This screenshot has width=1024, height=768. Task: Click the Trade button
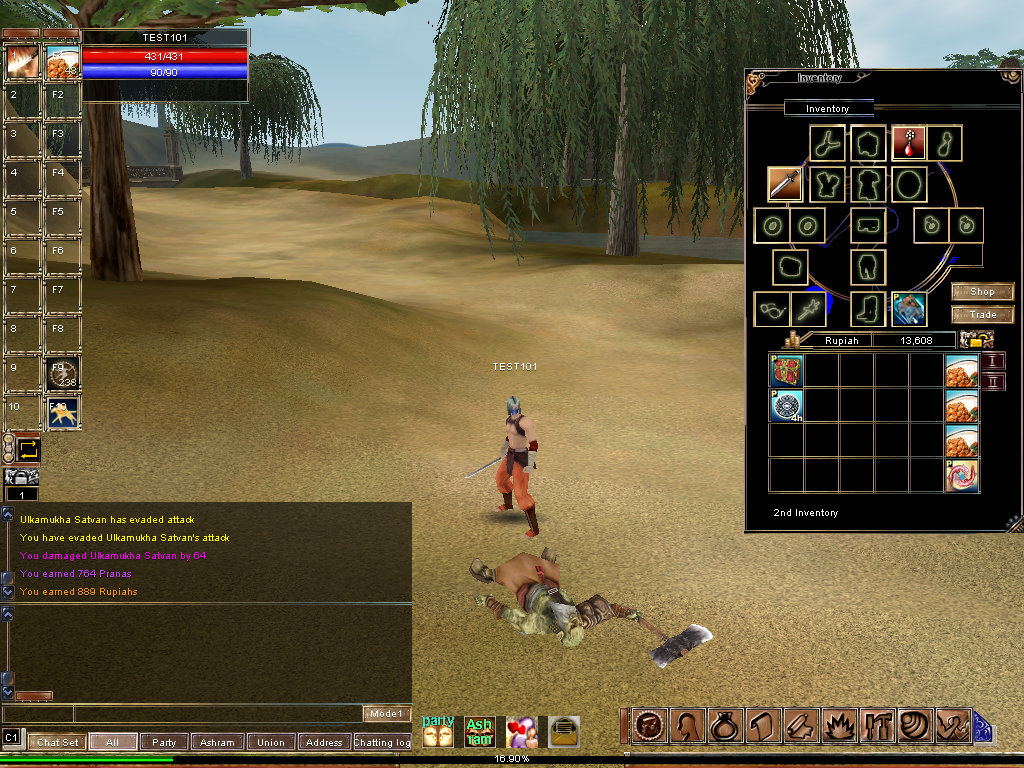982,315
